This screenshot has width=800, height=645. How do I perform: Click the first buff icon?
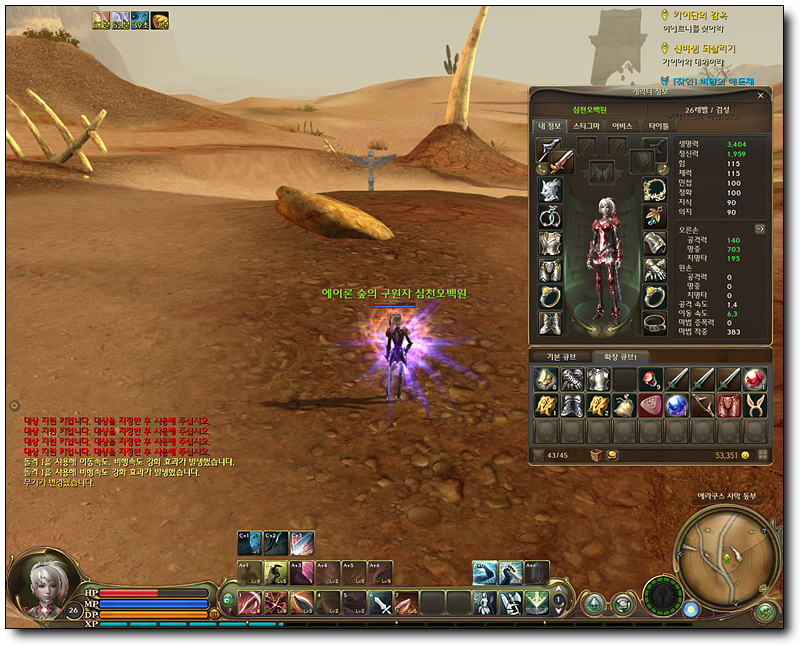(x=101, y=19)
